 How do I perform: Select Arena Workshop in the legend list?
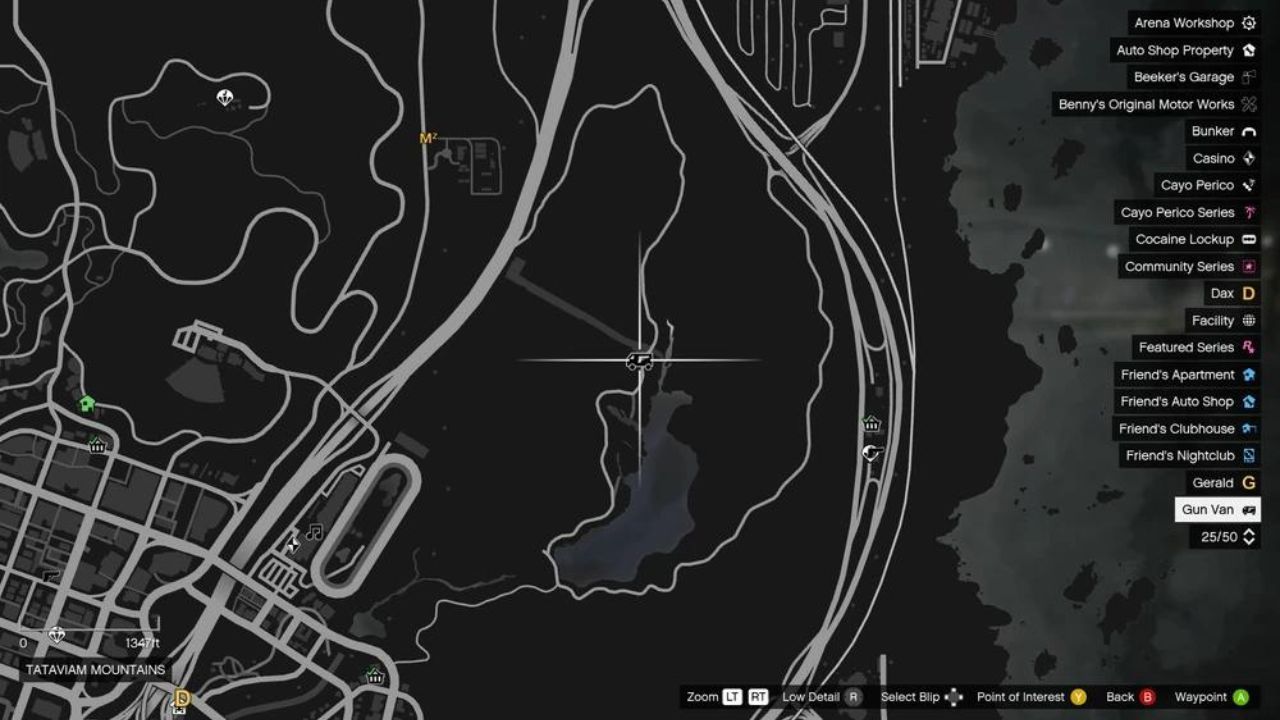(1192, 22)
